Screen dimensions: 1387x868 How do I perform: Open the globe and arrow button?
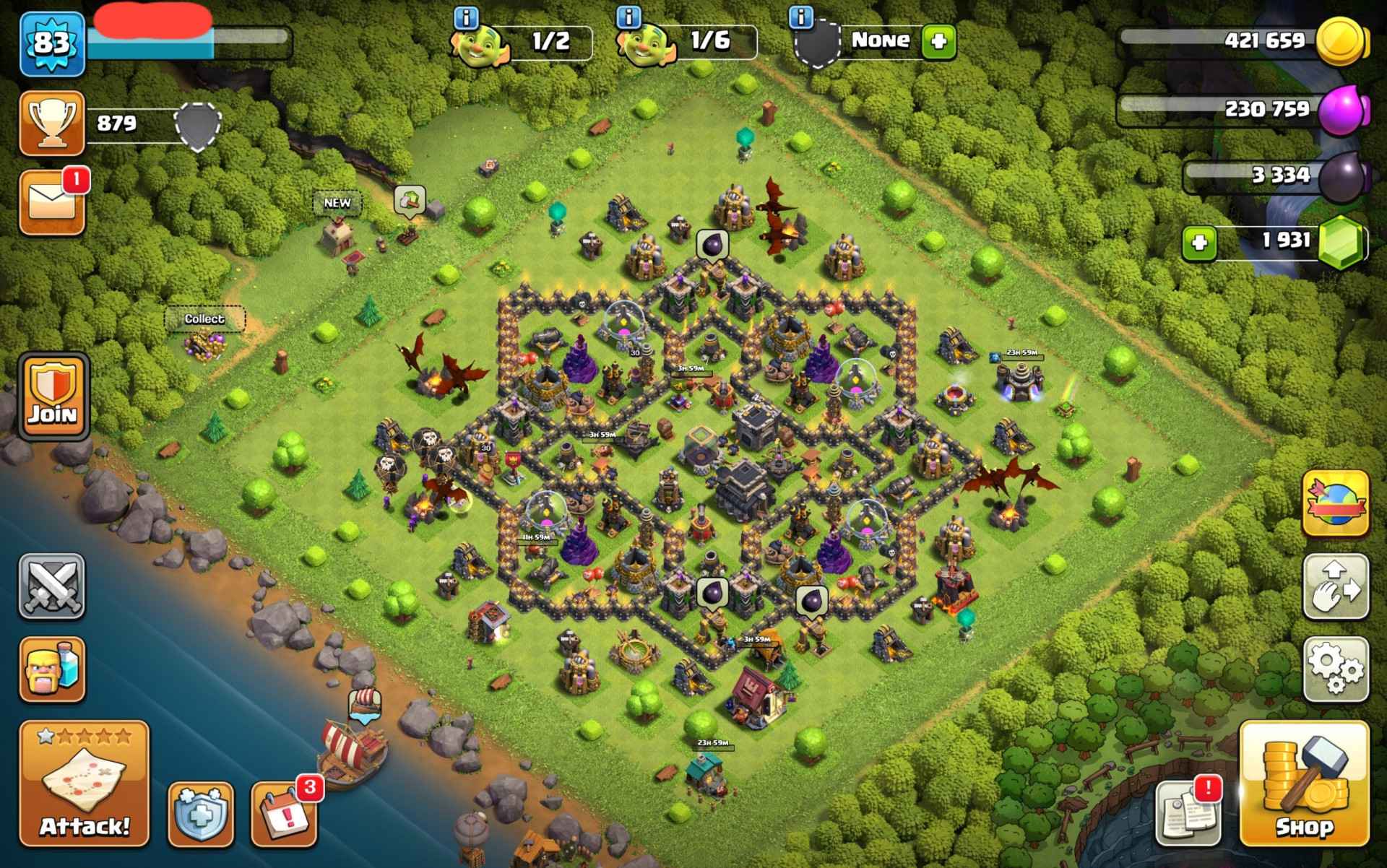coord(1336,503)
